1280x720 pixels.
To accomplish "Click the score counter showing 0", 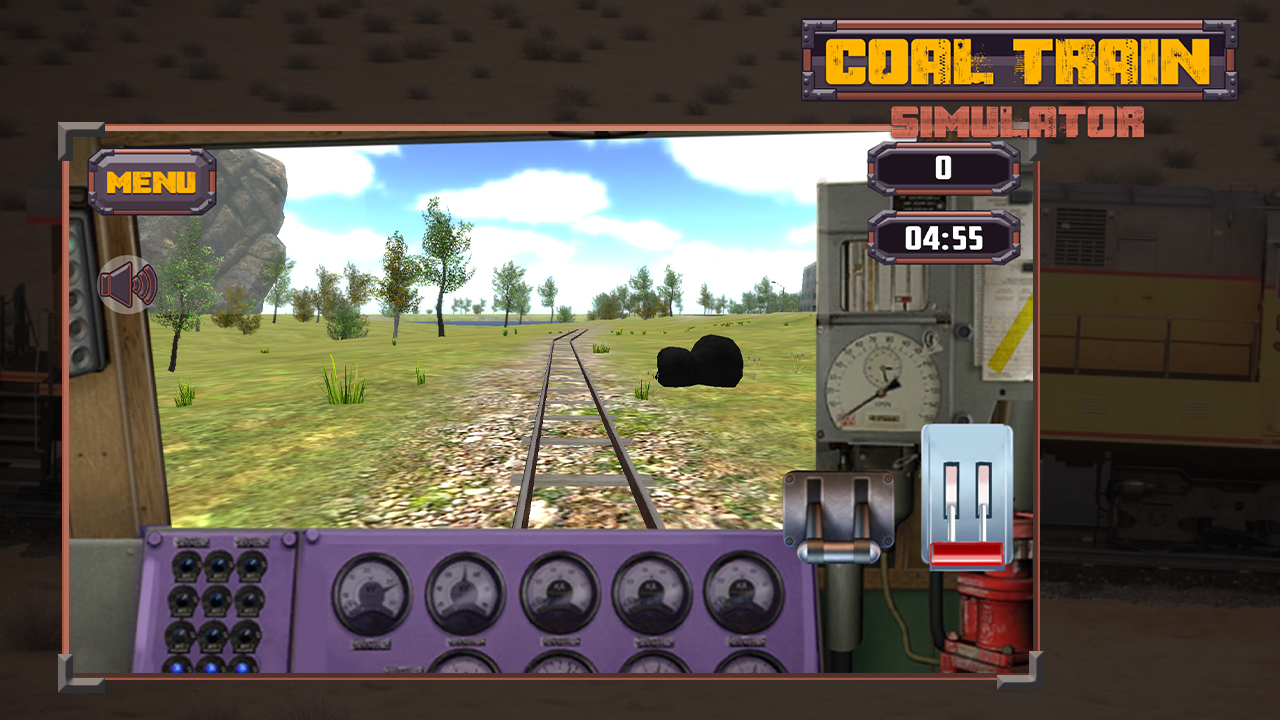I will click(x=944, y=168).
